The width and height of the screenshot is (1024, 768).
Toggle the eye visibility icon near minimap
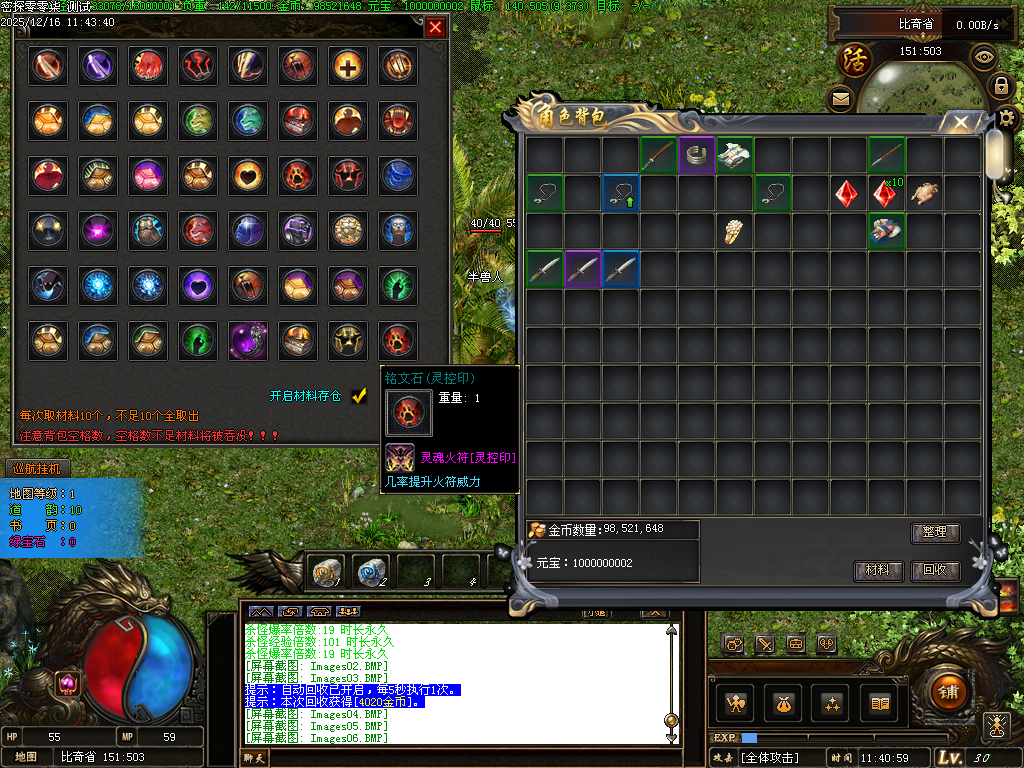coord(984,56)
